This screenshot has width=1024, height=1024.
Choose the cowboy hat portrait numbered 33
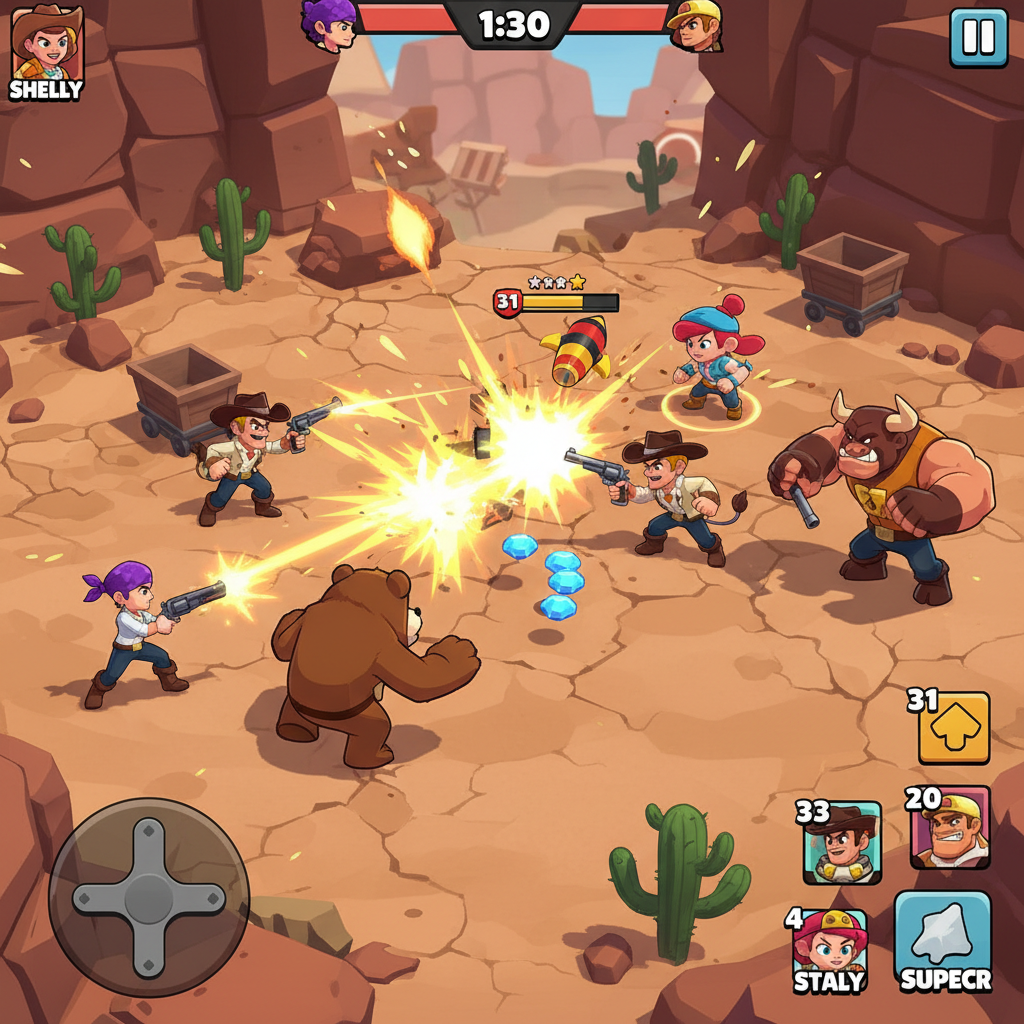[842, 842]
